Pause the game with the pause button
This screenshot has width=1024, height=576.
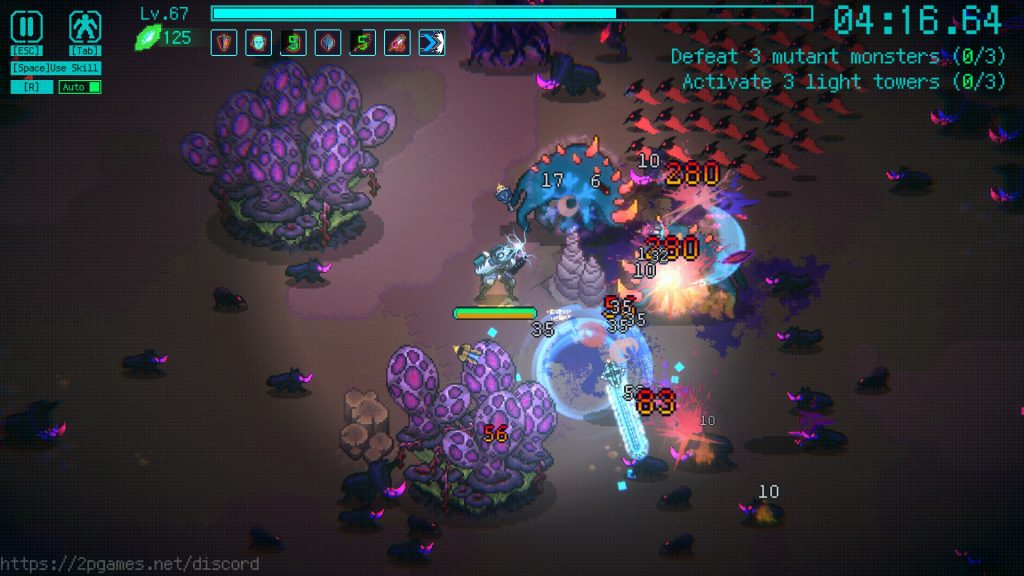pyautogui.click(x=26, y=27)
